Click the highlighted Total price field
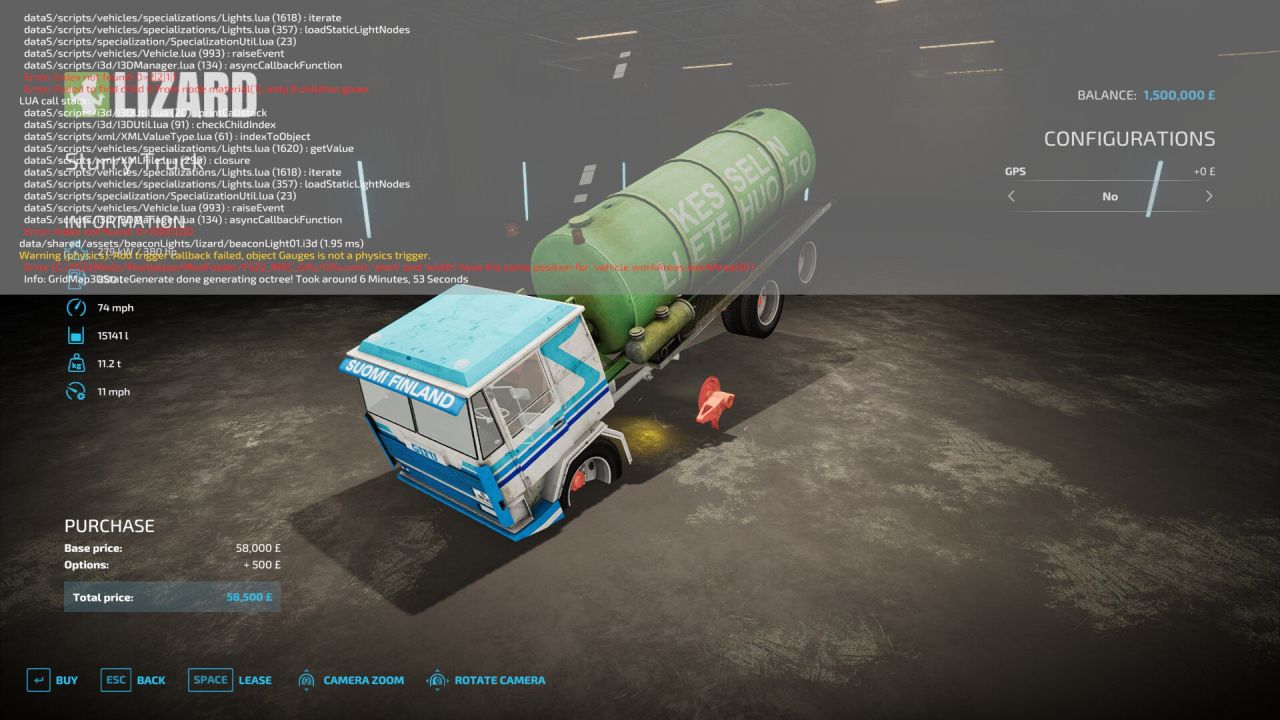Image resolution: width=1280 pixels, height=720 pixels. pyautogui.click(x=170, y=596)
